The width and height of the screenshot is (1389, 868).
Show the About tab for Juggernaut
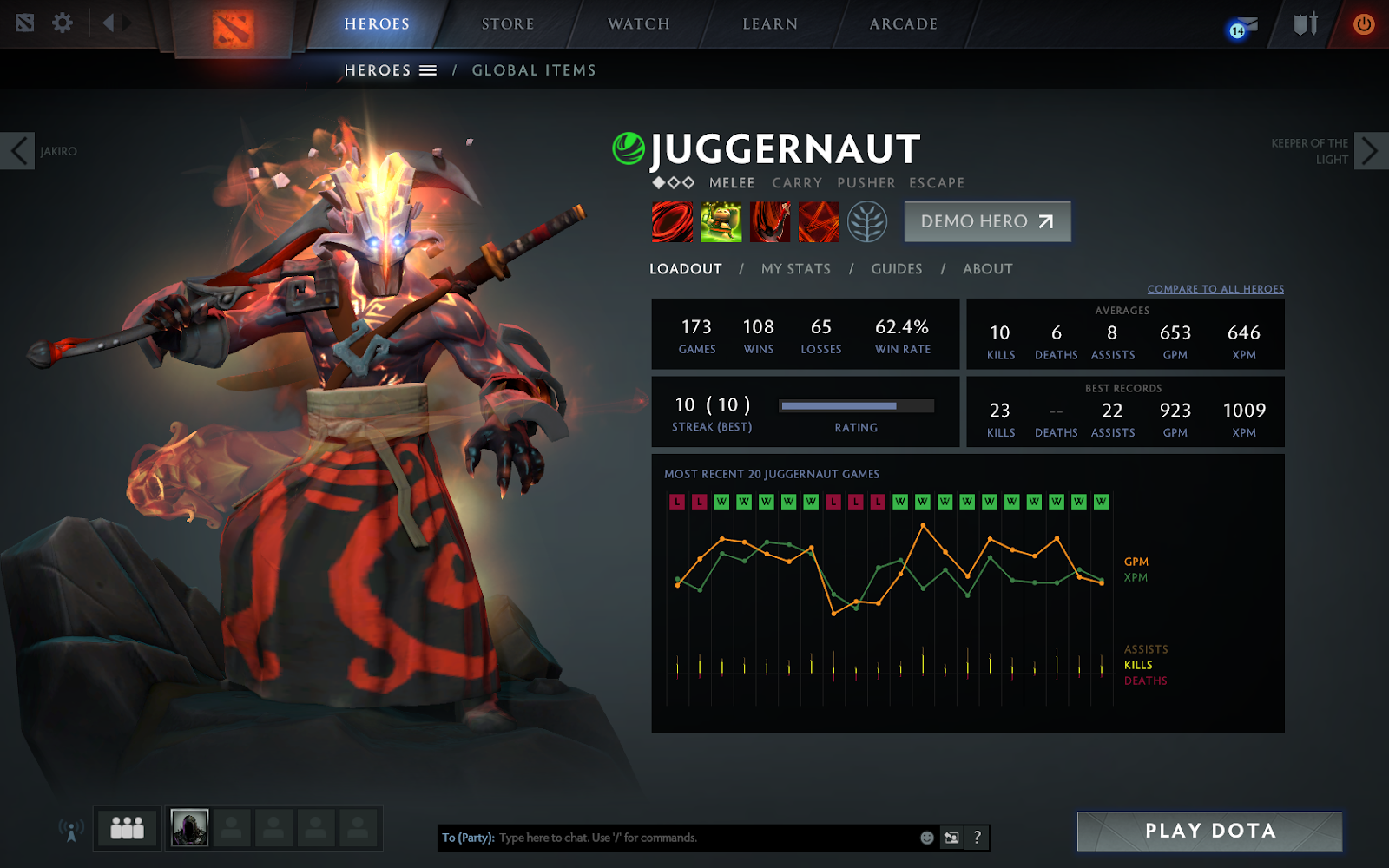[x=987, y=269]
